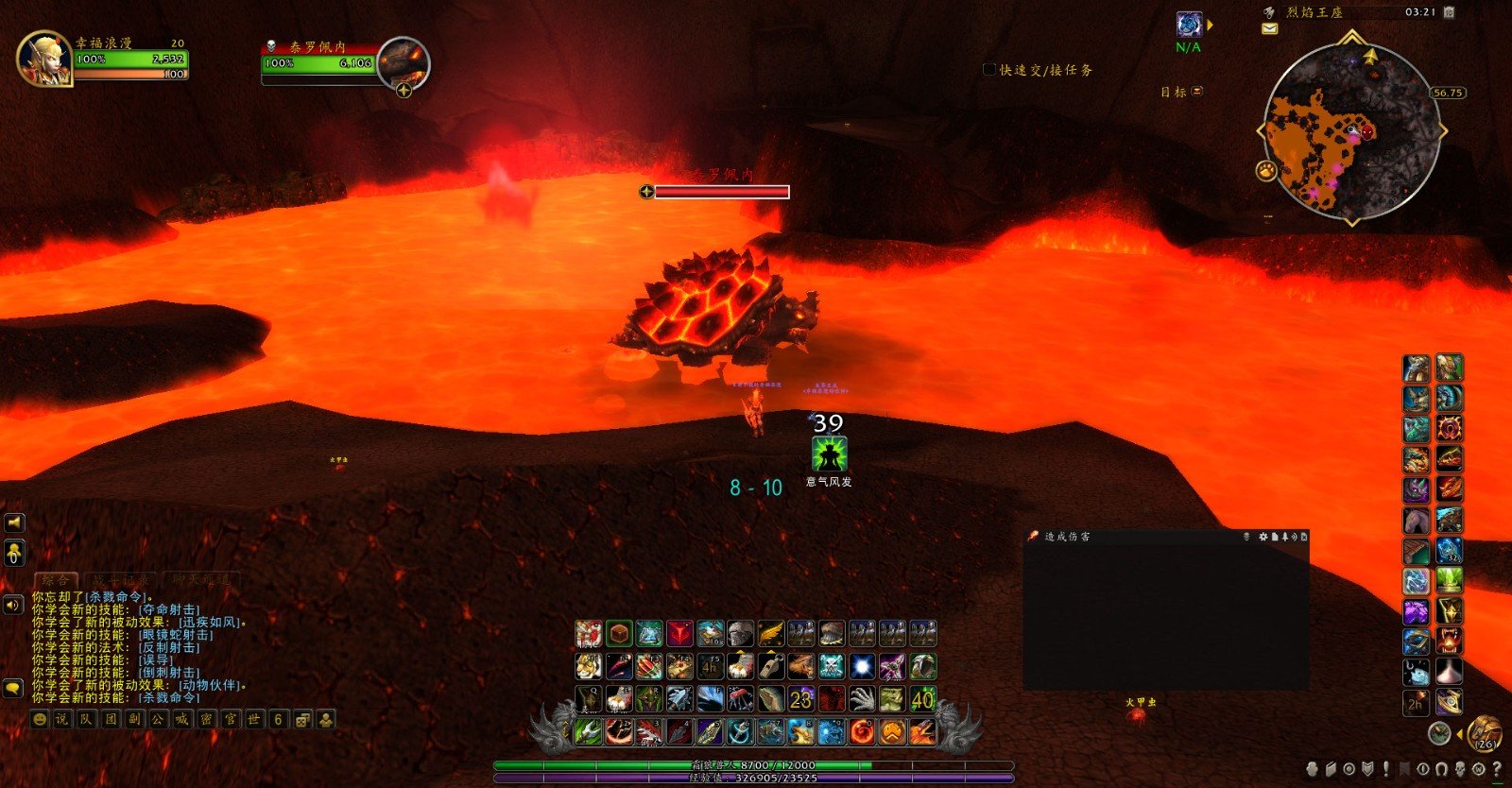
Task: Click the dice roll button
Action: (302, 719)
